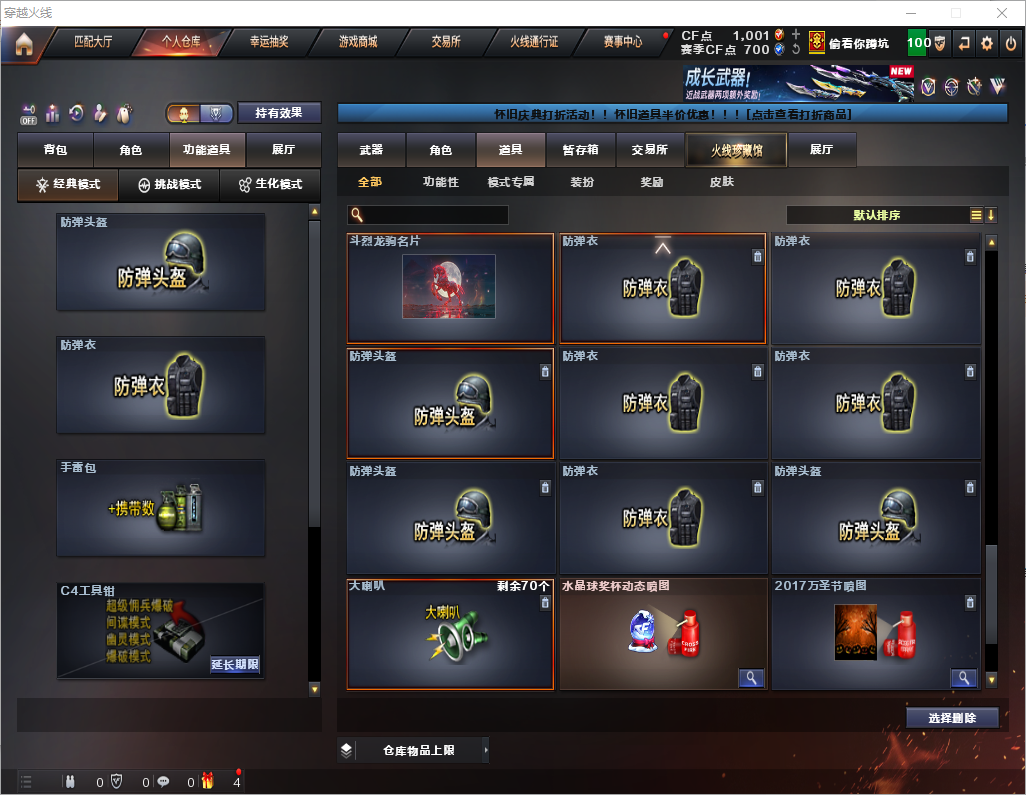Open the 火线珍藏馆 collection tab
The width and height of the screenshot is (1026, 795).
point(736,150)
